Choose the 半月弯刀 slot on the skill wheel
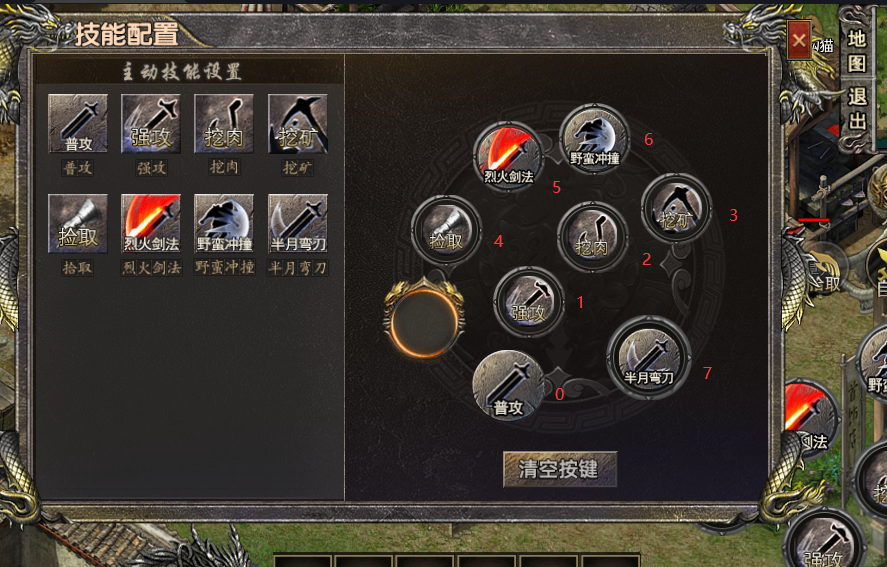The width and height of the screenshot is (887, 567). pos(648,357)
